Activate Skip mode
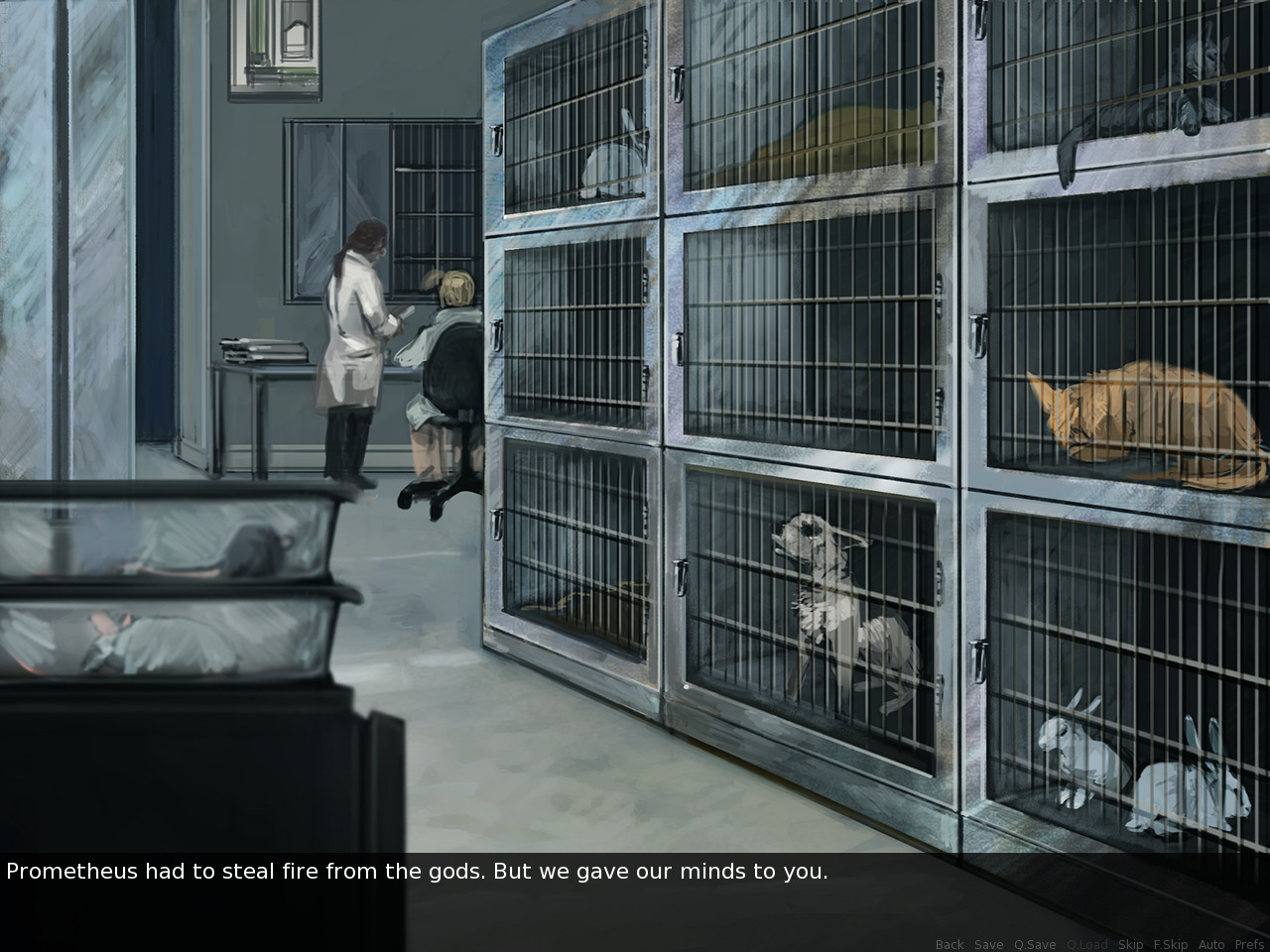The width and height of the screenshot is (1270, 952). [x=1130, y=944]
